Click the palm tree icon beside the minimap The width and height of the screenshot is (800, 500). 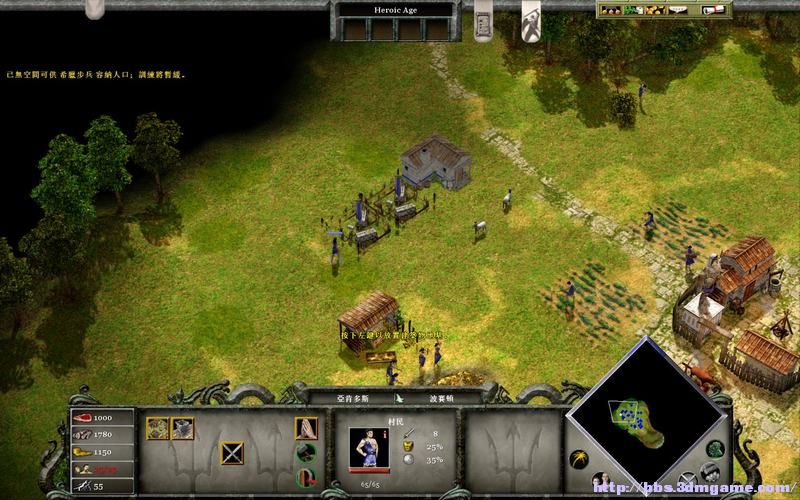click(x=577, y=461)
